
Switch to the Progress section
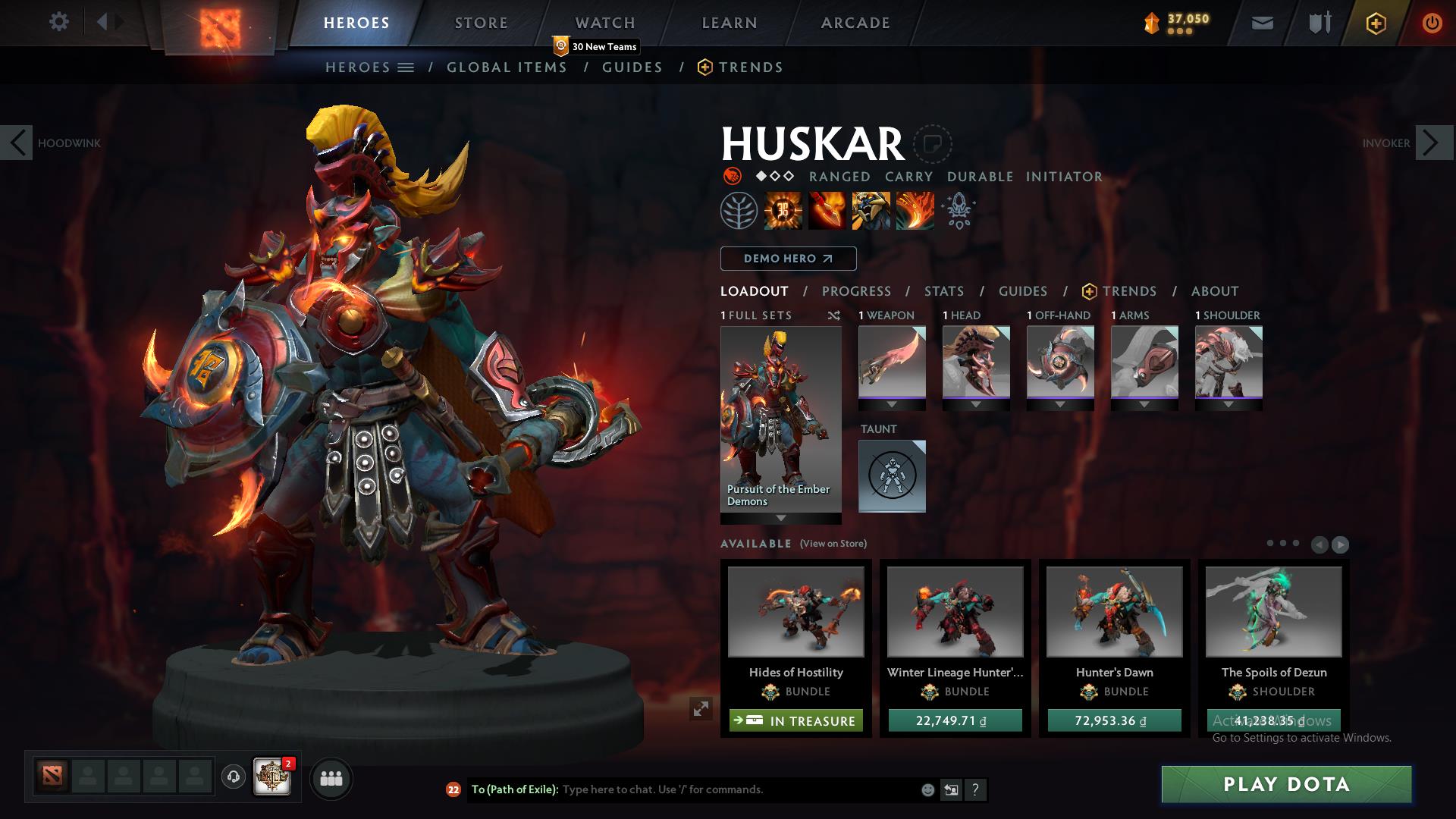pyautogui.click(x=856, y=291)
